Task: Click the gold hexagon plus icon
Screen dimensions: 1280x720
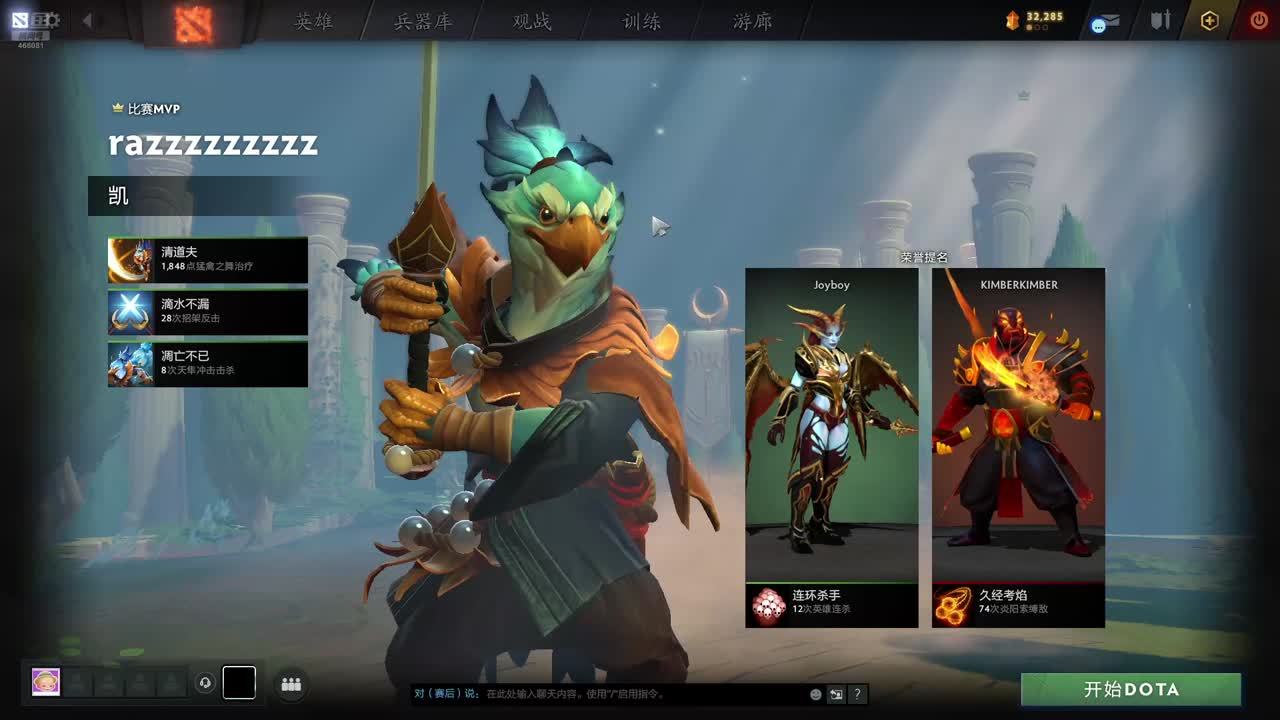Action: tap(1209, 21)
